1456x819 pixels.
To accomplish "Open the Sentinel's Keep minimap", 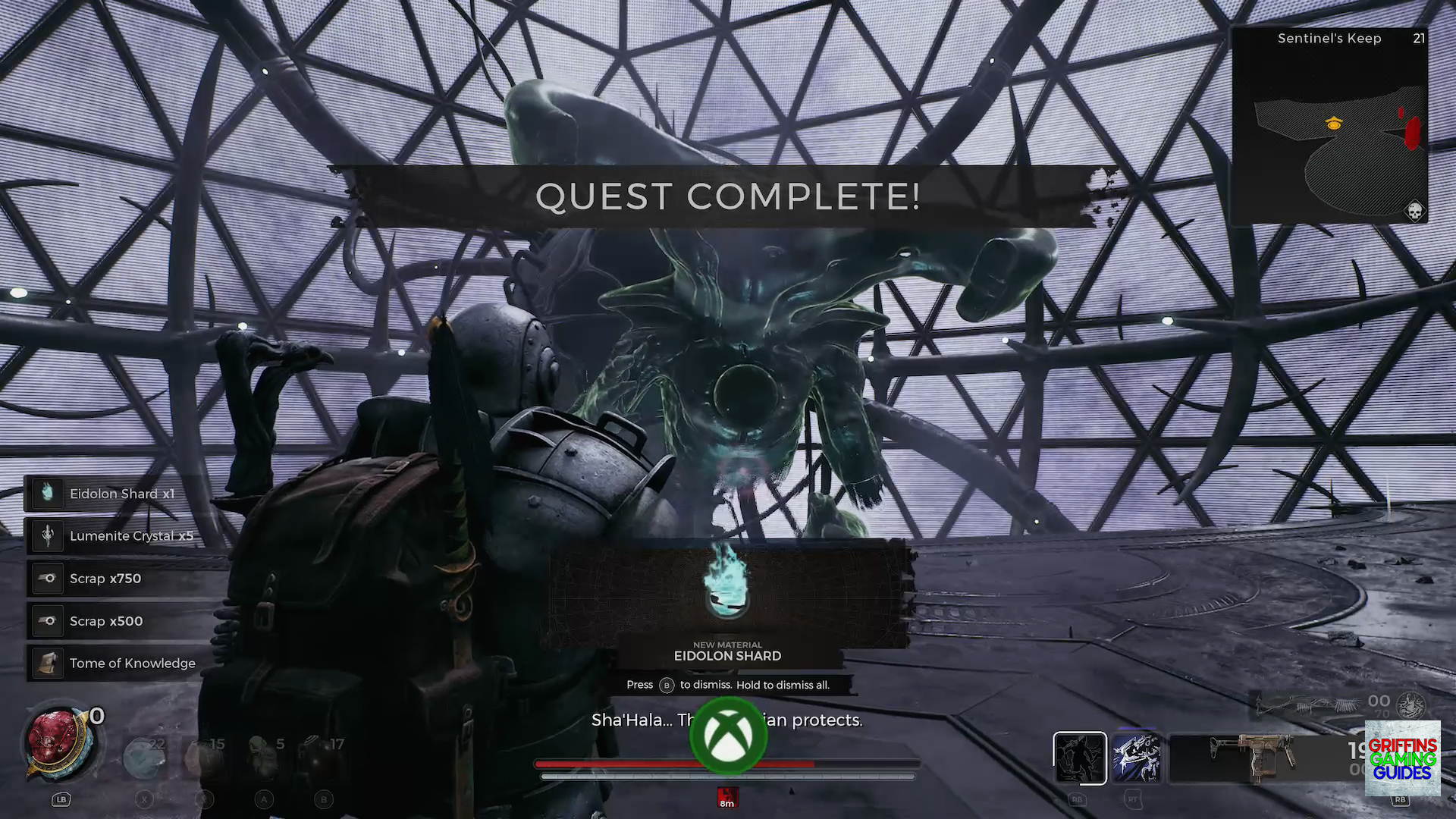I will coord(1329,126).
